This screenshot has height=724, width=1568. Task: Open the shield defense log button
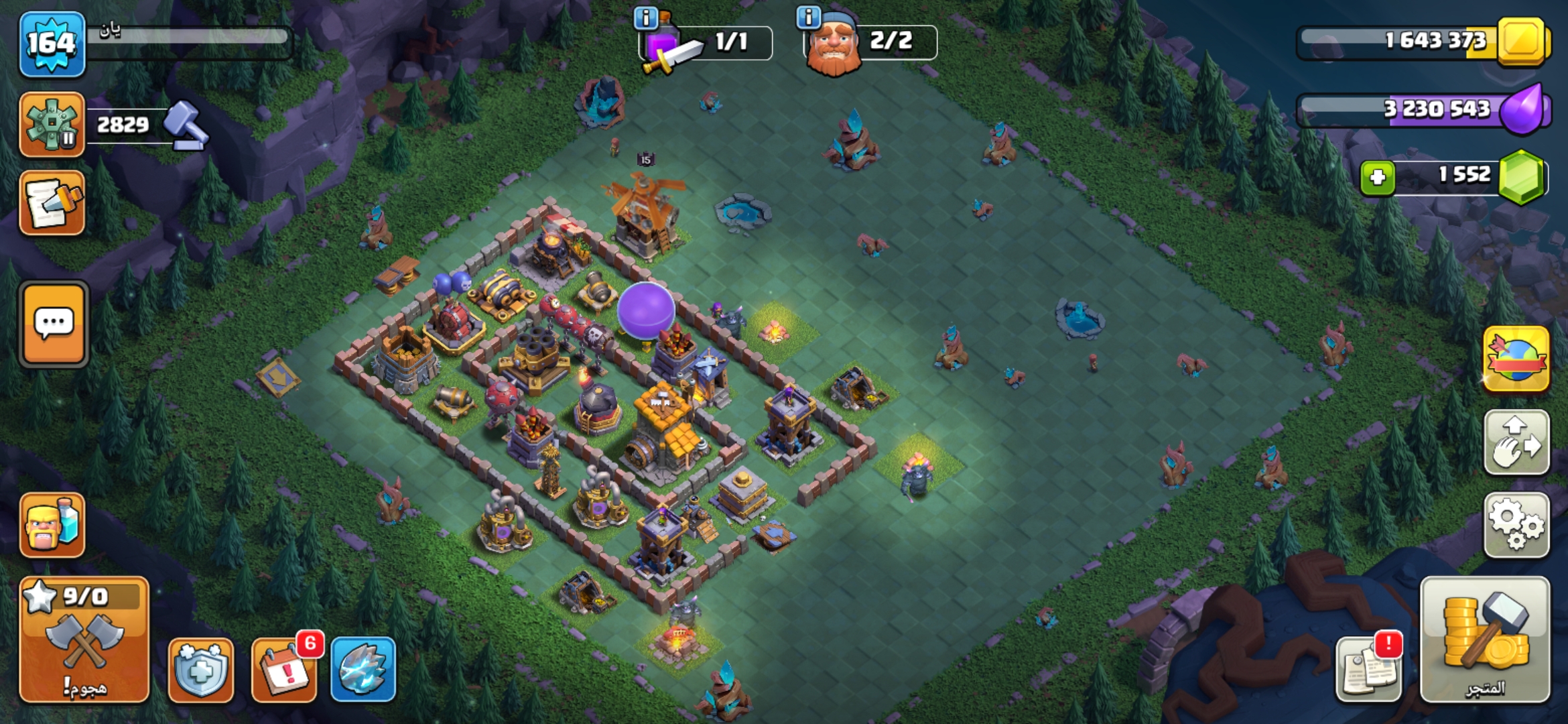click(201, 669)
